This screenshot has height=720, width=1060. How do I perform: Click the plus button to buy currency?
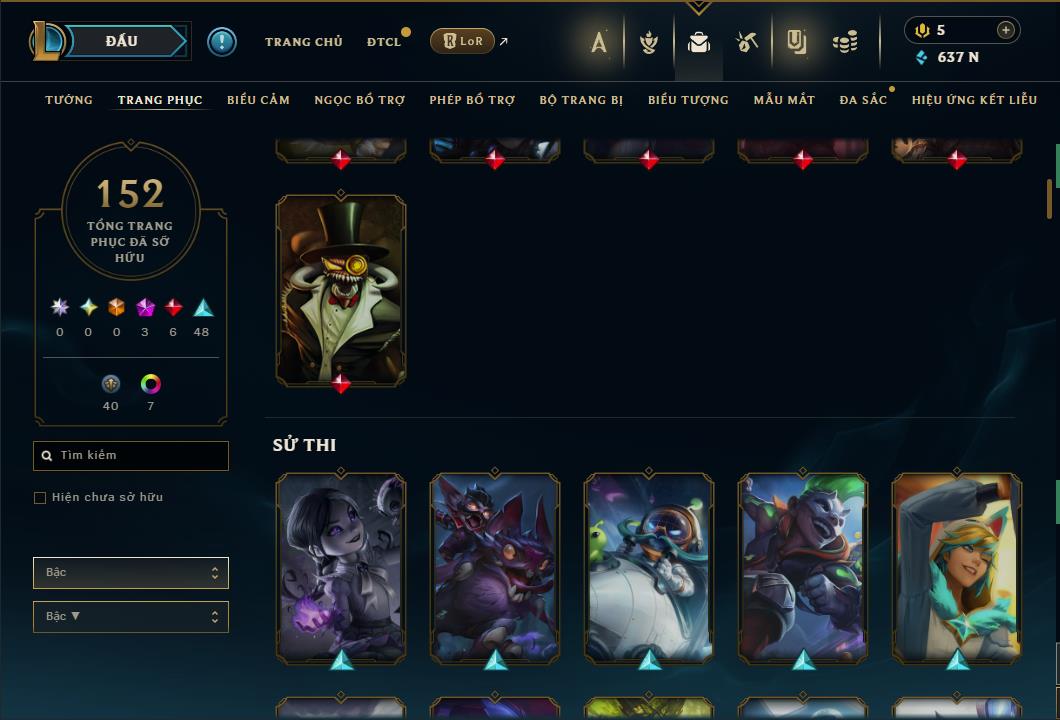1005,30
